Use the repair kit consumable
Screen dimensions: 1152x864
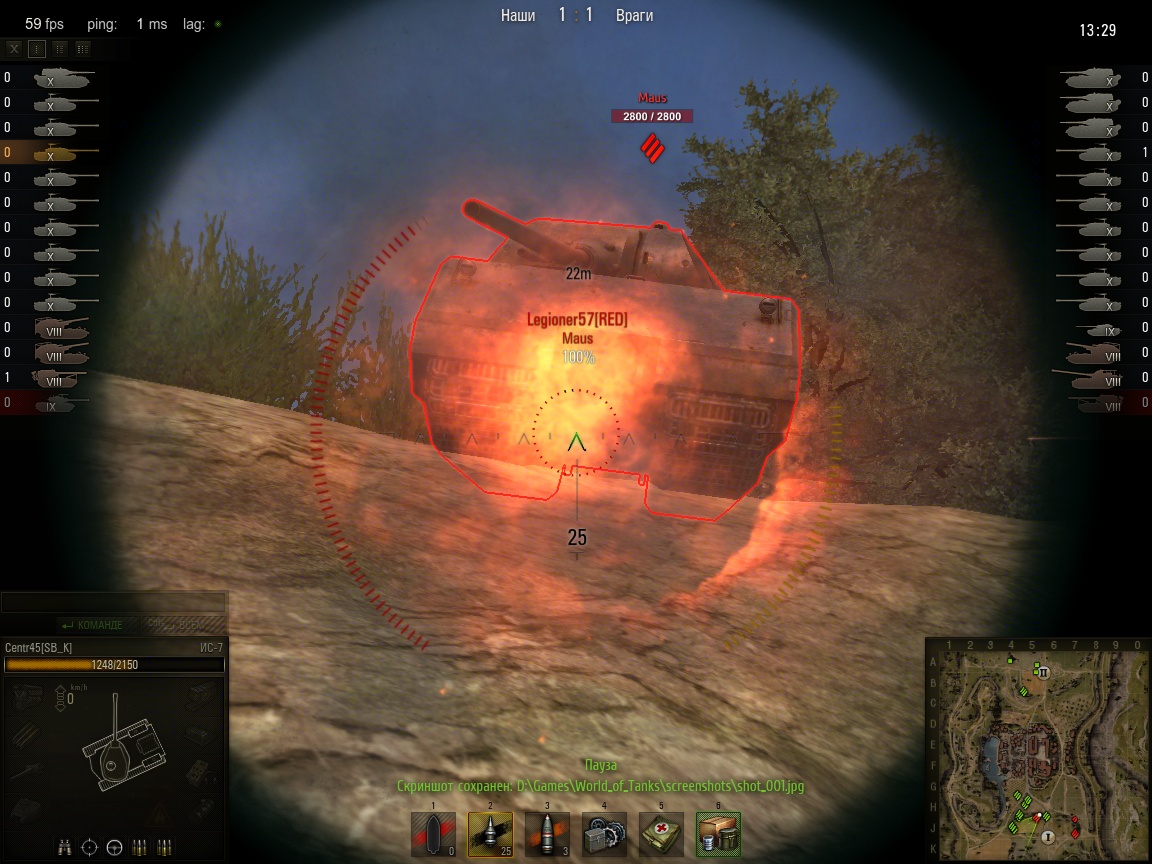pos(604,834)
